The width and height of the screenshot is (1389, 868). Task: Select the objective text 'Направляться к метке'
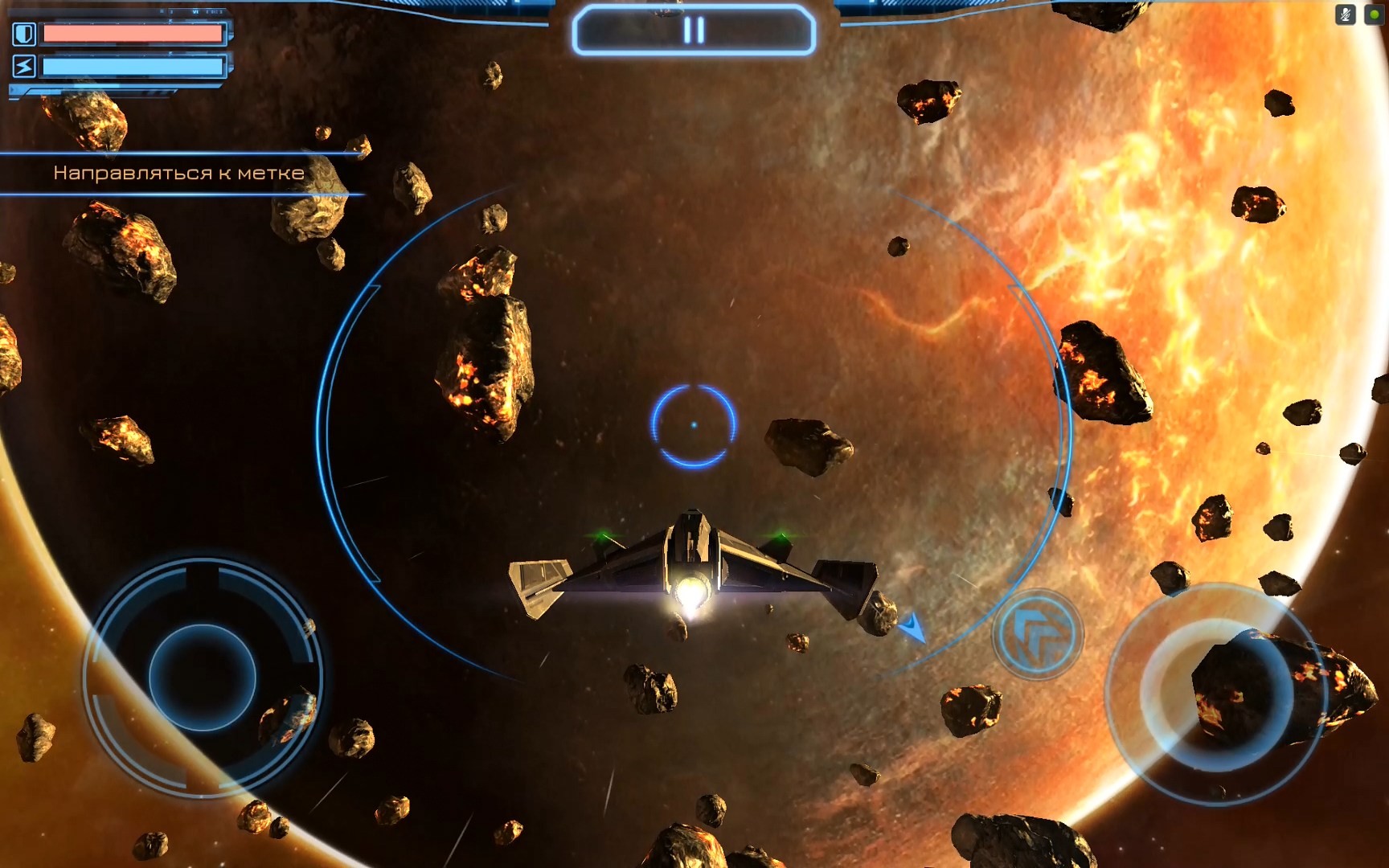(x=178, y=171)
